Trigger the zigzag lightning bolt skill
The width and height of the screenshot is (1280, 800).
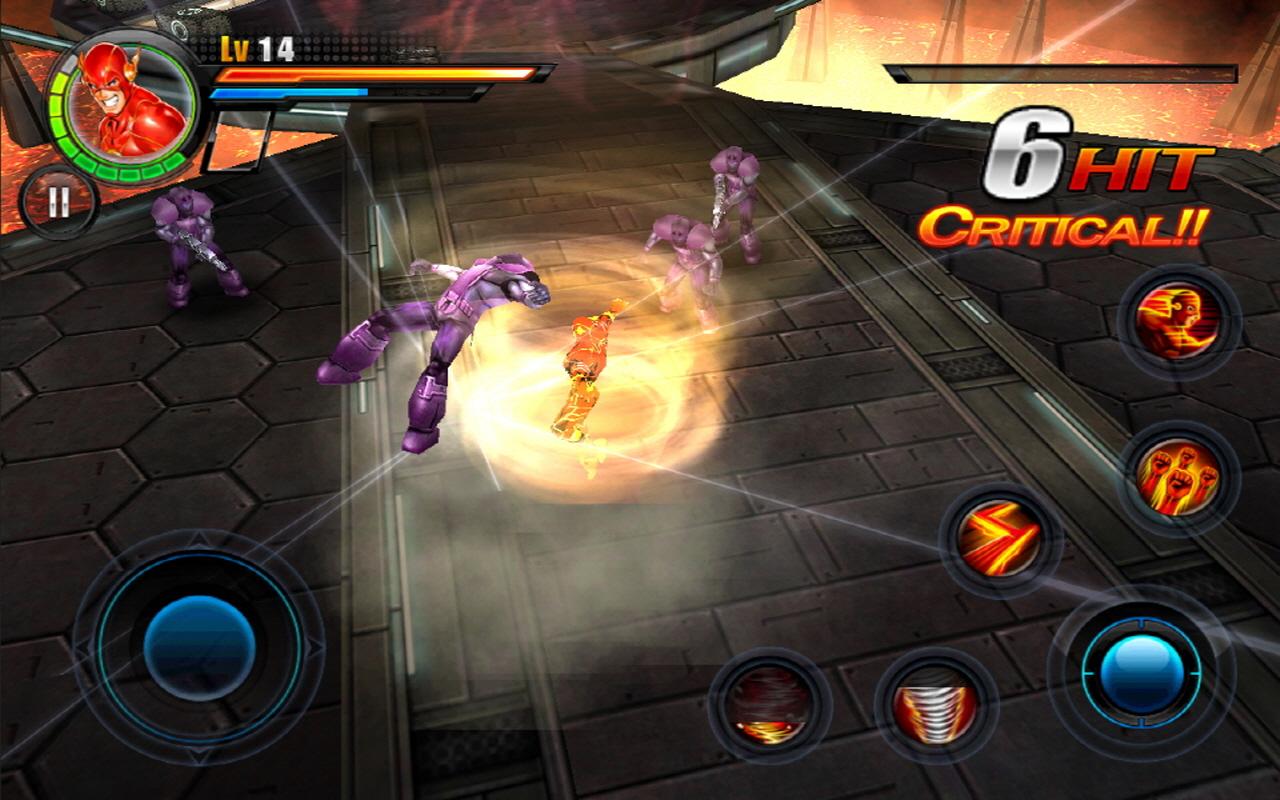tap(999, 541)
